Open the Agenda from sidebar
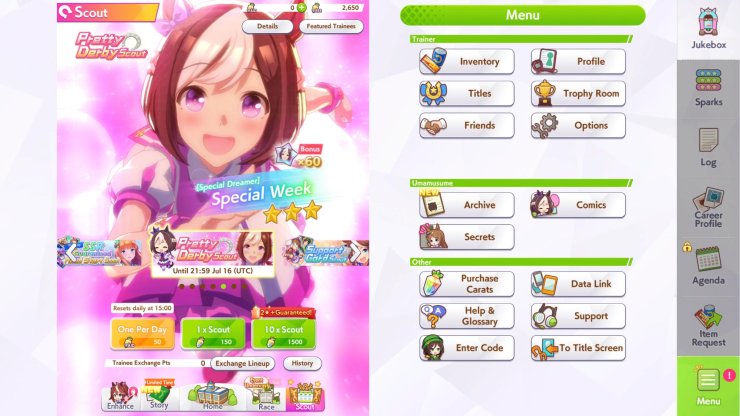 click(x=708, y=265)
